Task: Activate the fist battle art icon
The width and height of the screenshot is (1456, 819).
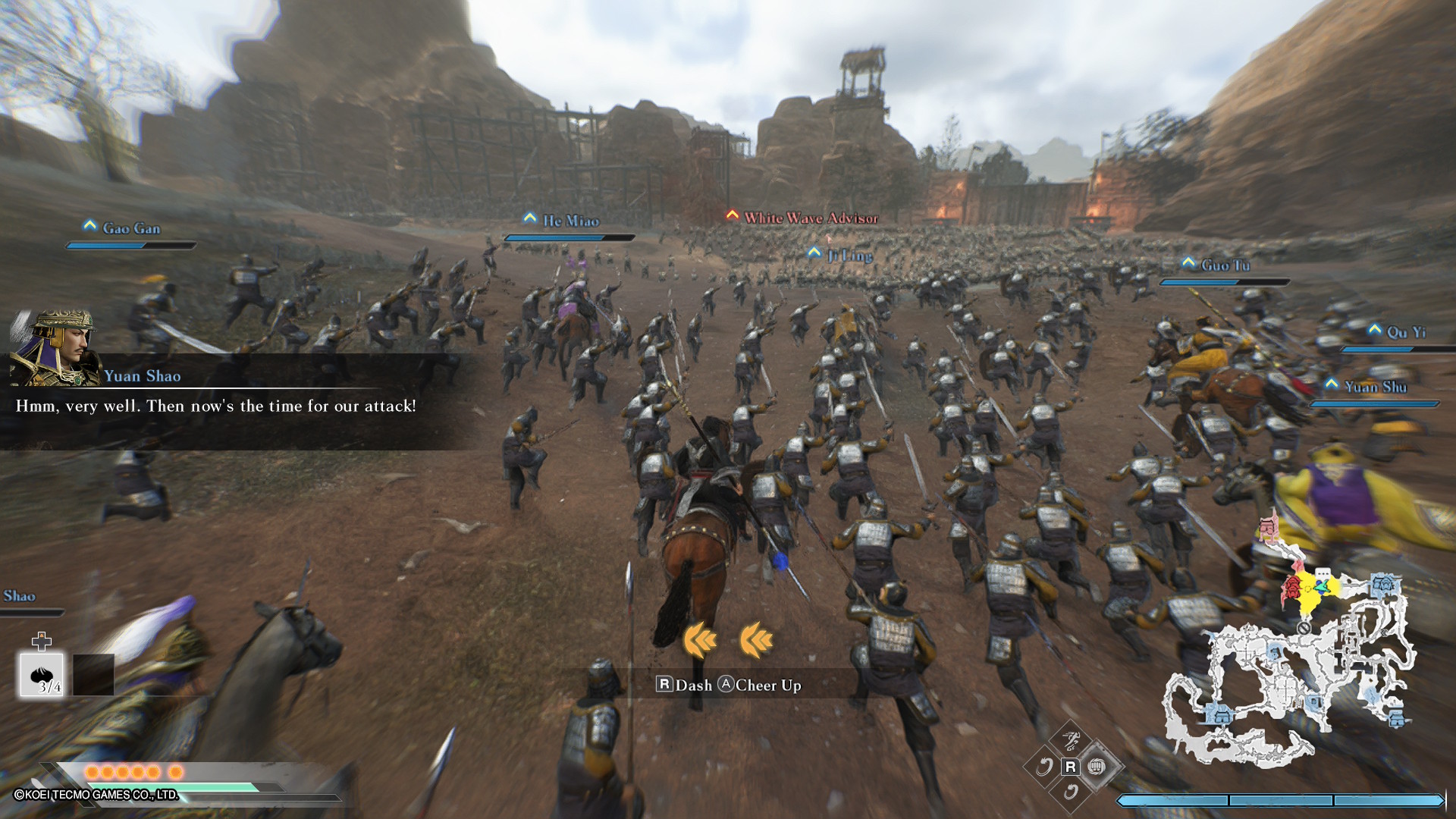Action: 1097,767
